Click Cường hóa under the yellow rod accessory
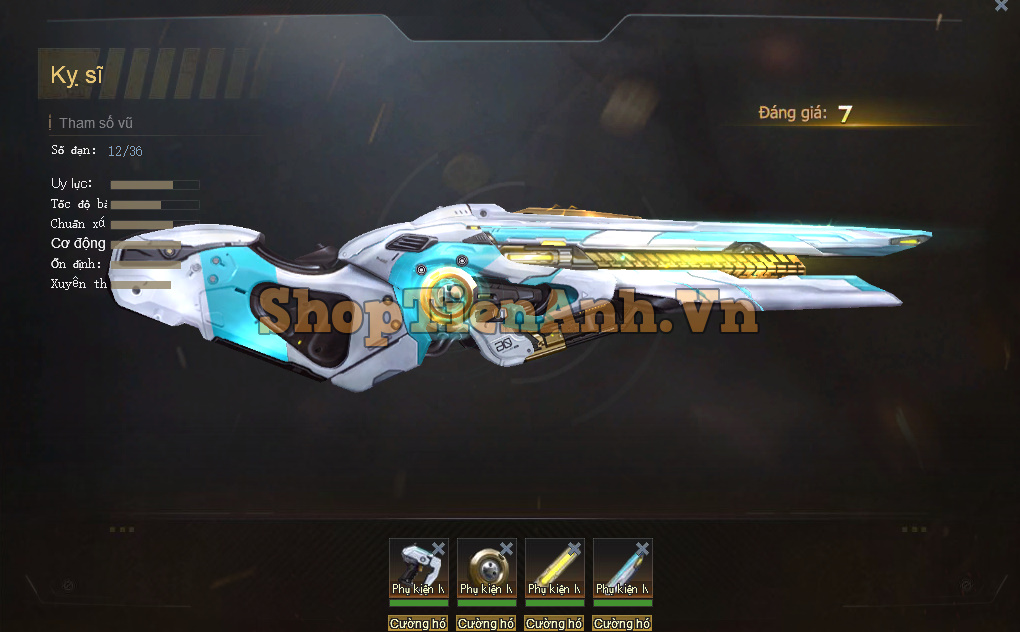 [554, 624]
